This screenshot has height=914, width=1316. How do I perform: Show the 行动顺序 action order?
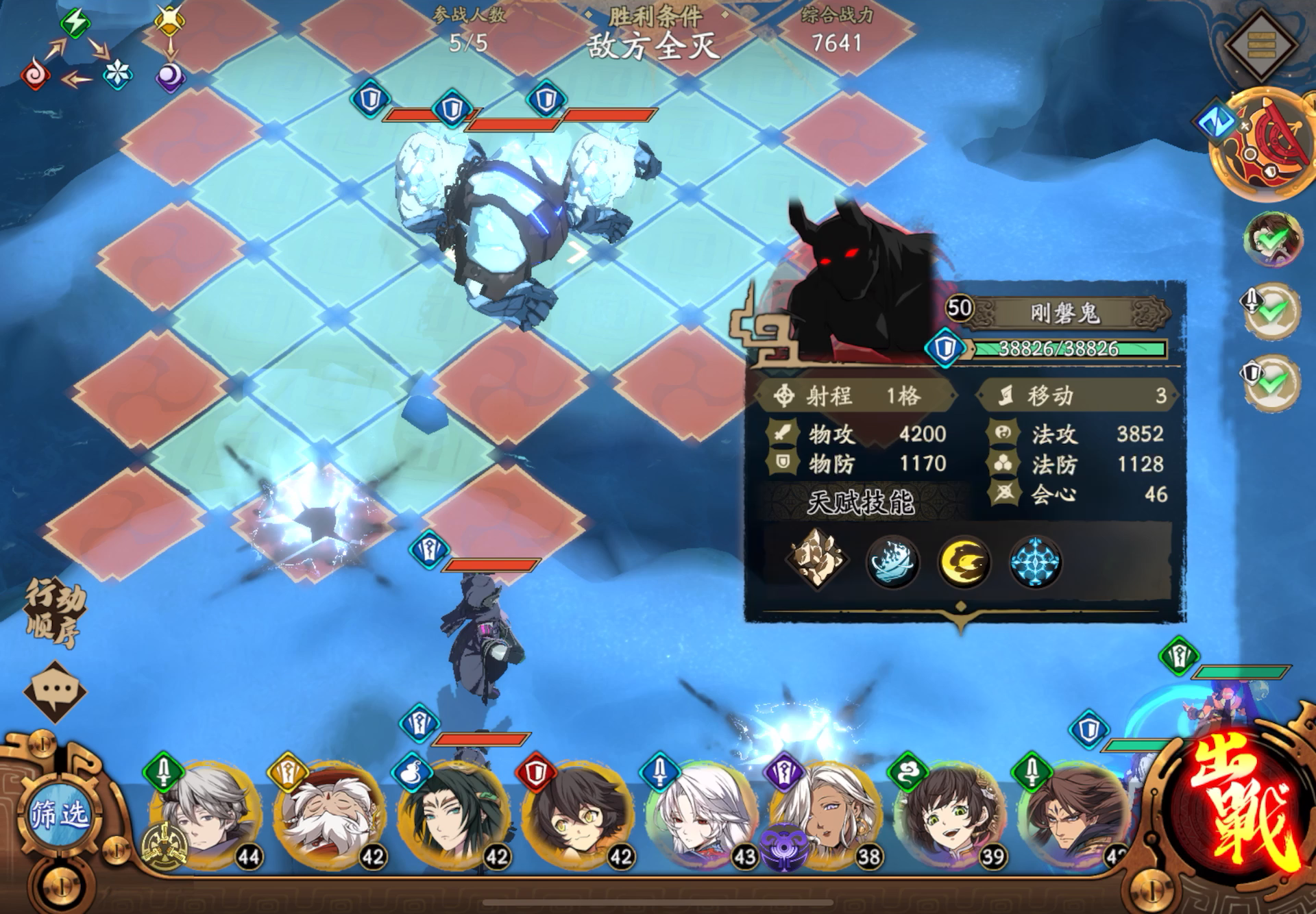point(55,613)
